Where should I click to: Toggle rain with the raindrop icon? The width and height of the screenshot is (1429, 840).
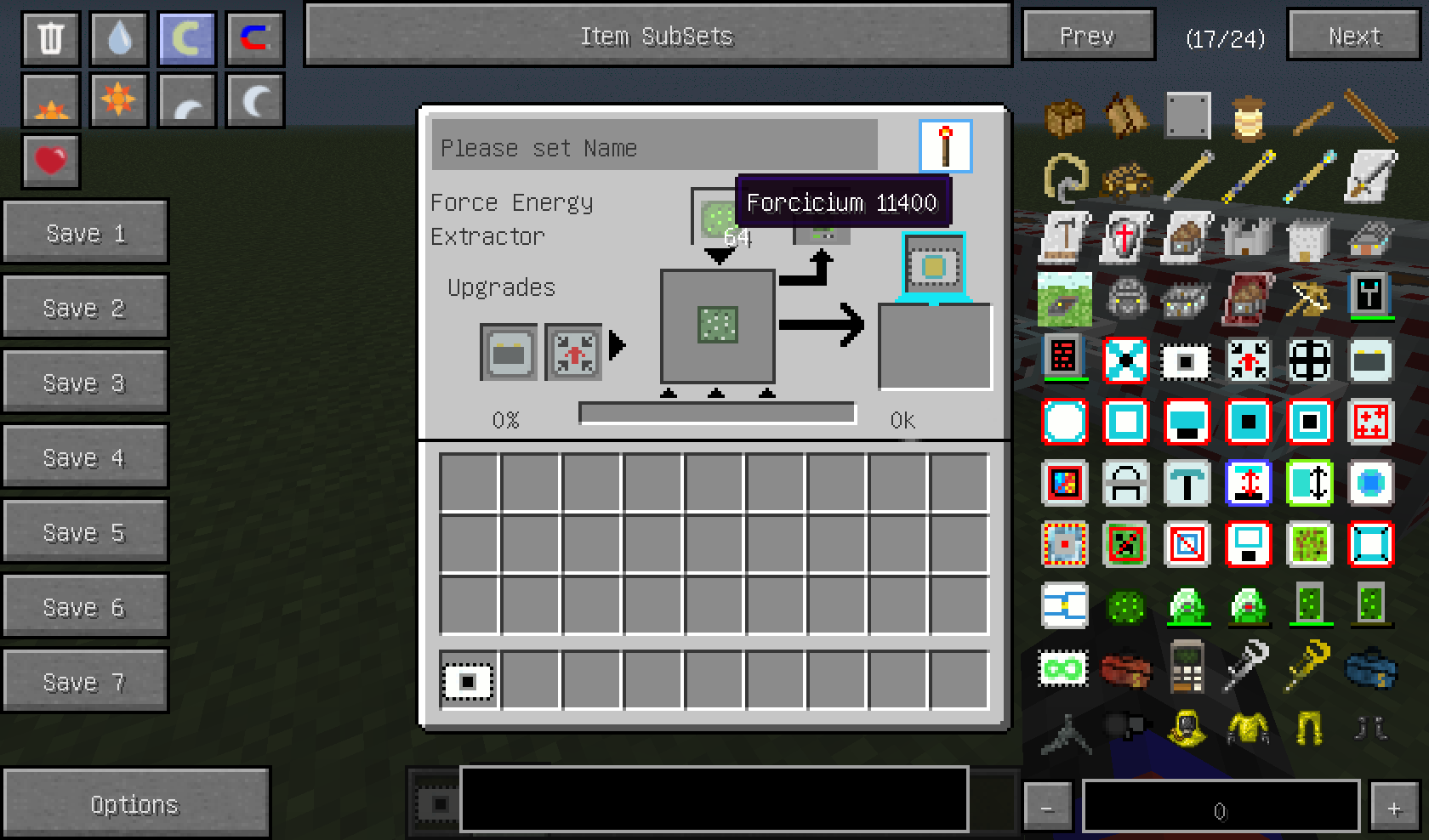click(x=118, y=37)
